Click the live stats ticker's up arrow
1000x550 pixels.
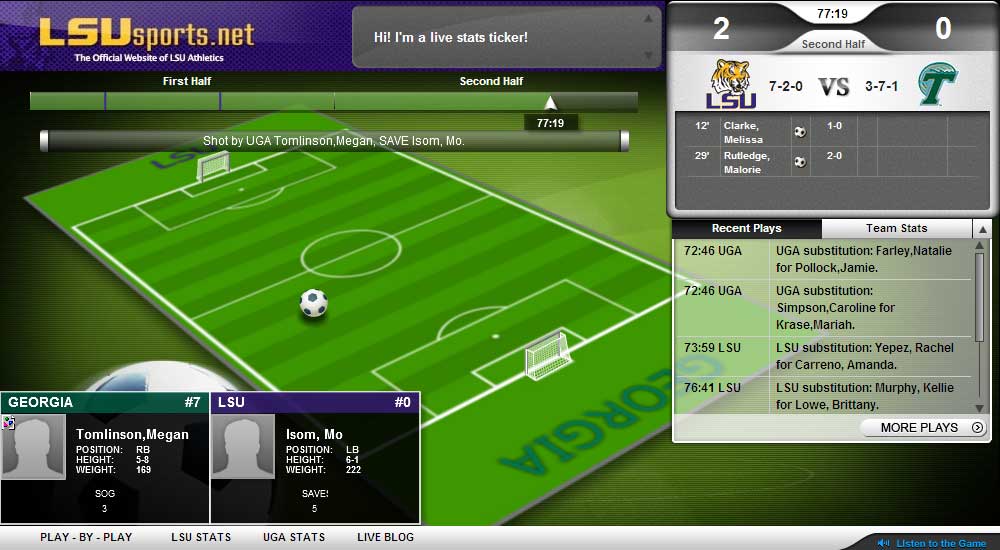(x=648, y=18)
